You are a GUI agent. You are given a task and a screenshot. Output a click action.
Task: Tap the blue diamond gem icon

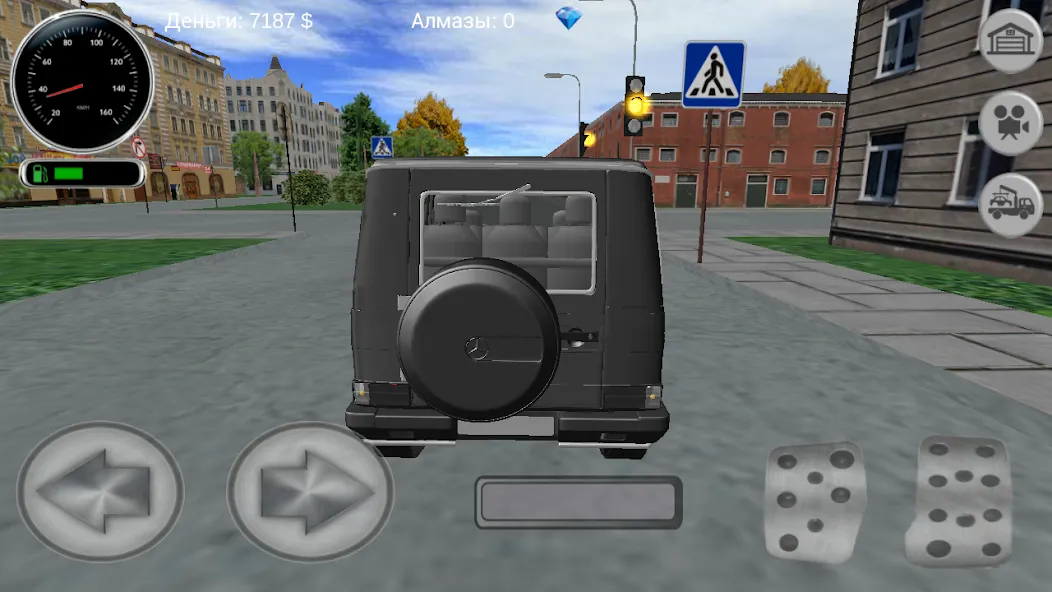[568, 18]
